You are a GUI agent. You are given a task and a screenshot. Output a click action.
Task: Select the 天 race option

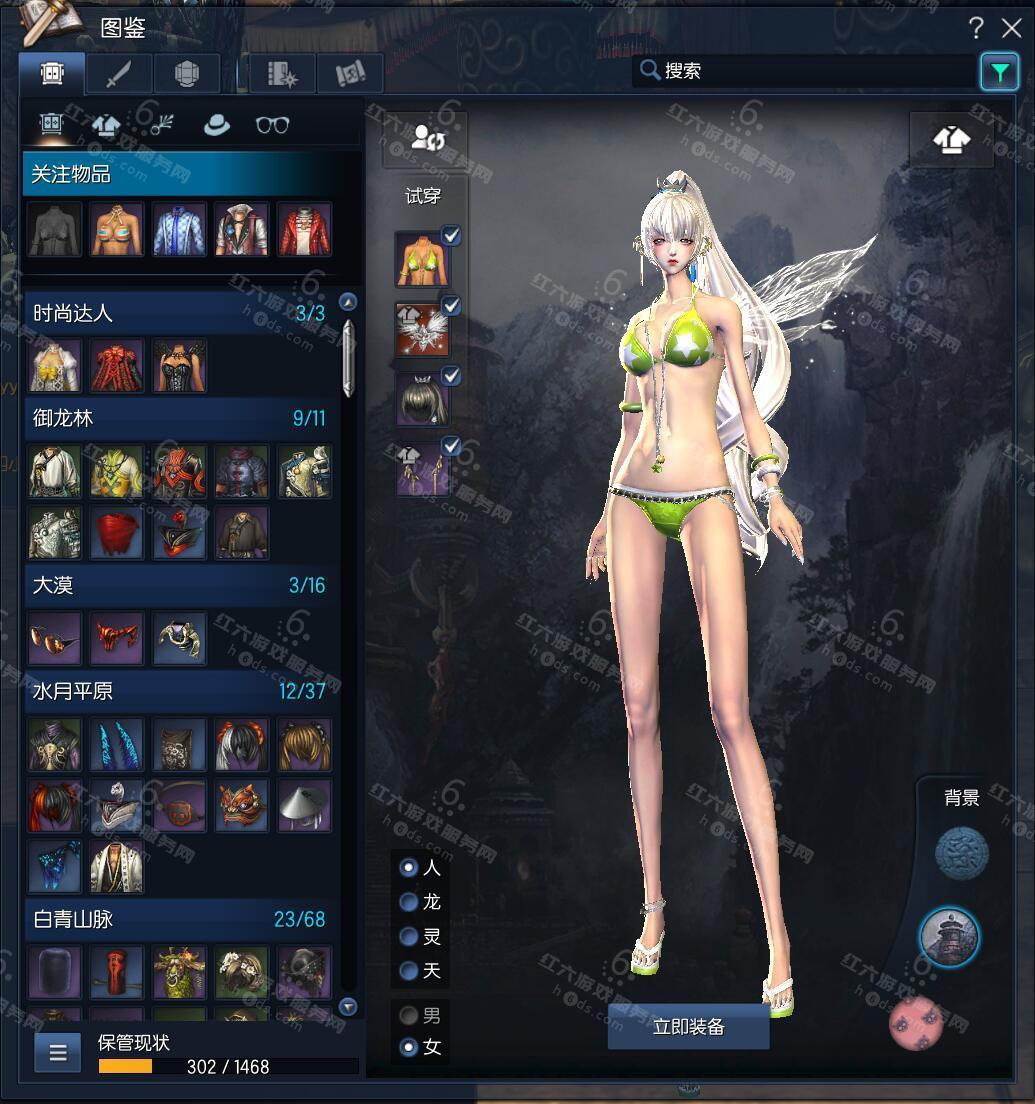(409, 971)
